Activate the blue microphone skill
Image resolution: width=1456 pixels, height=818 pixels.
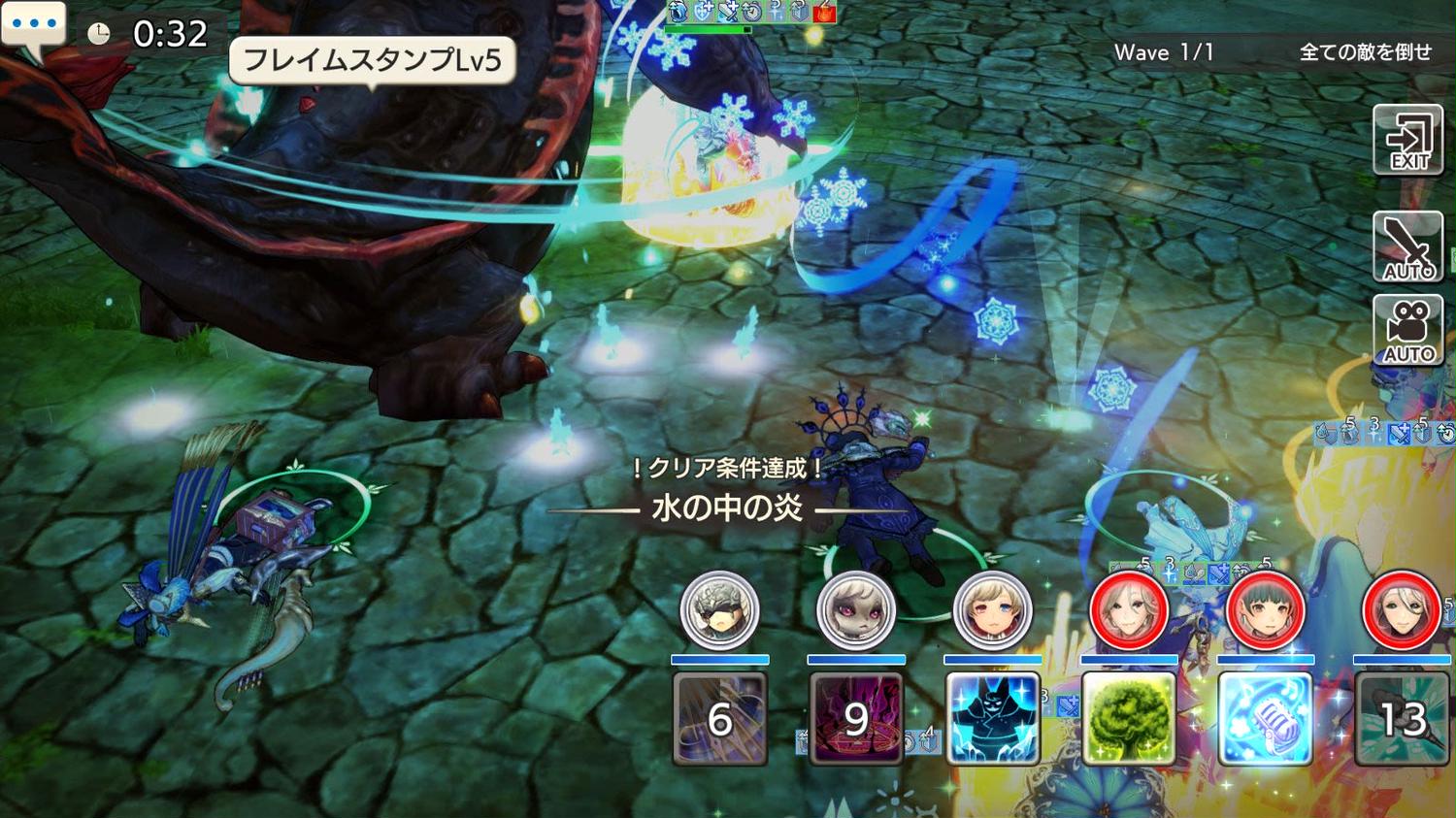pos(1265,718)
